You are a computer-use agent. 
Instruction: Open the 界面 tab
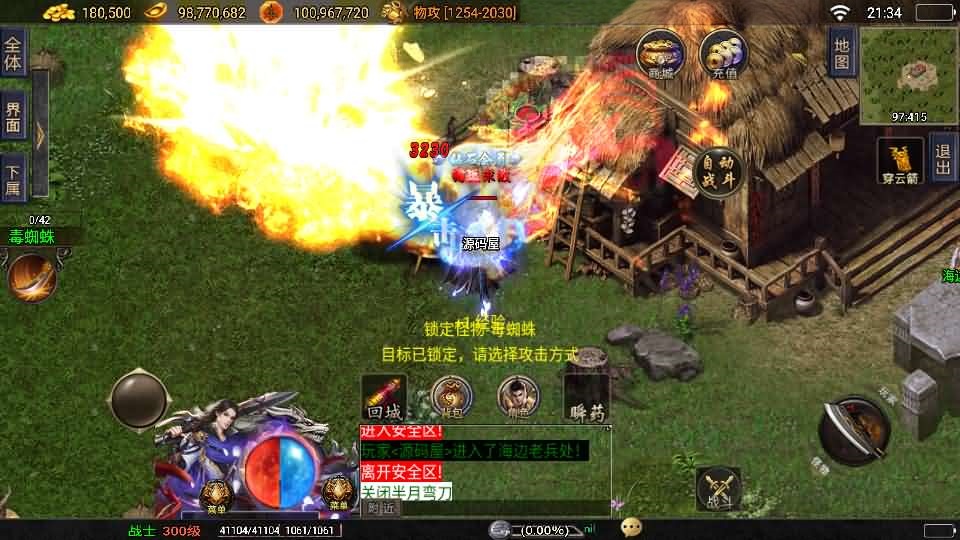click(13, 117)
